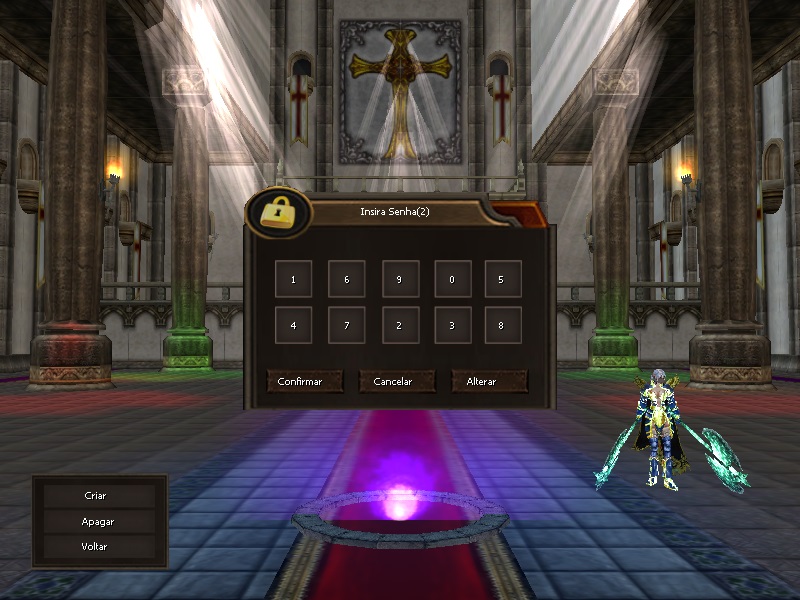
Task: Tap the number 5 keypad button
Action: click(x=503, y=280)
